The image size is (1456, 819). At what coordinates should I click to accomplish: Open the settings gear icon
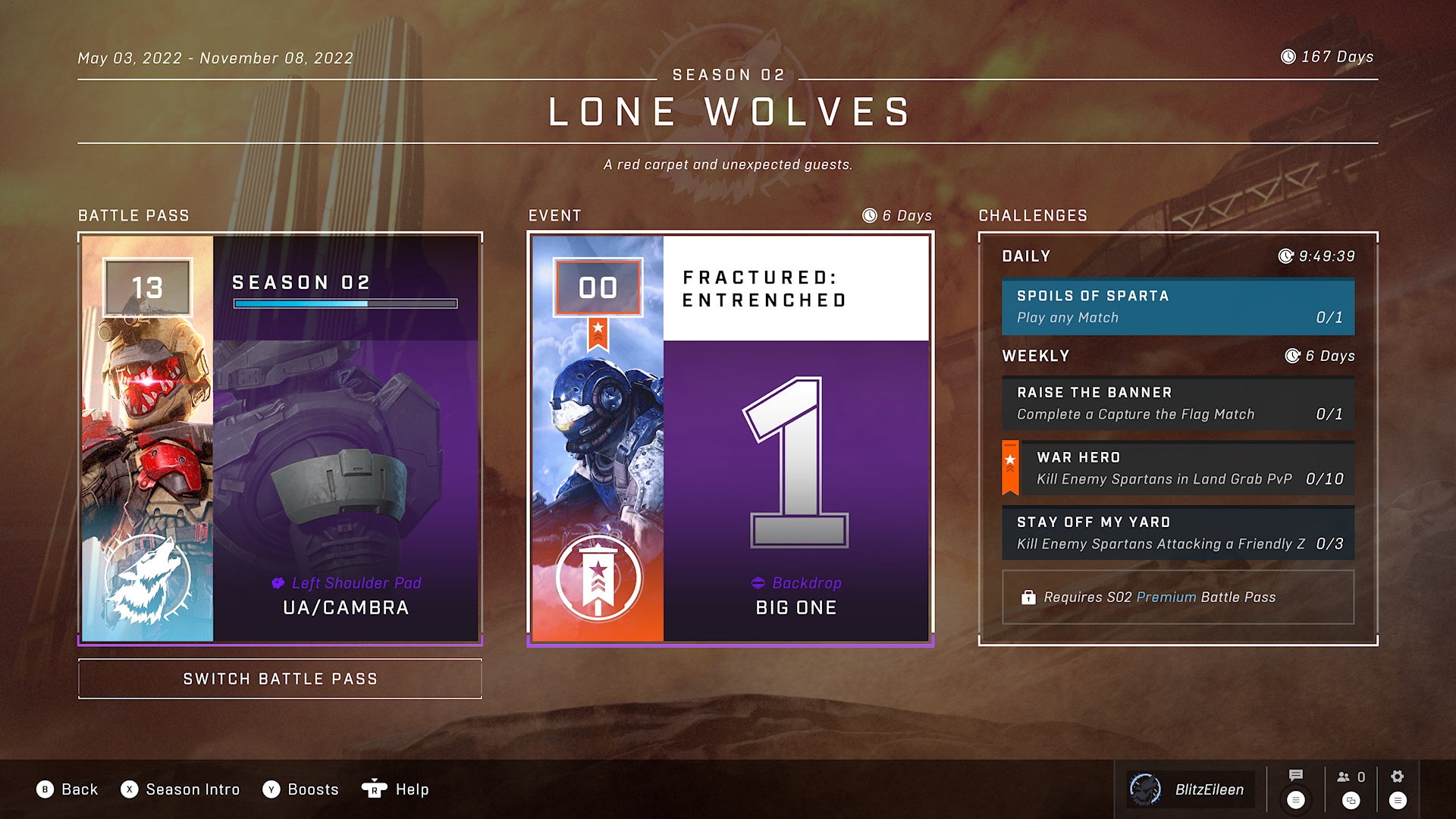point(1398,776)
